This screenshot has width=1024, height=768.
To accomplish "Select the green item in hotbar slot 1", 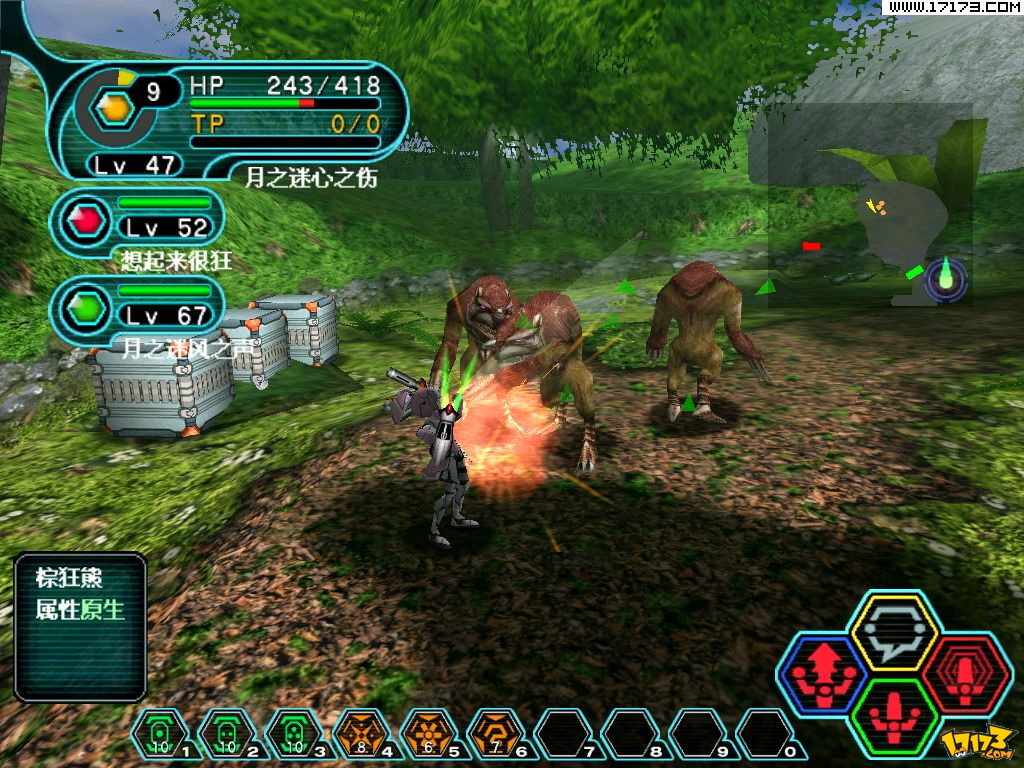I will (159, 735).
